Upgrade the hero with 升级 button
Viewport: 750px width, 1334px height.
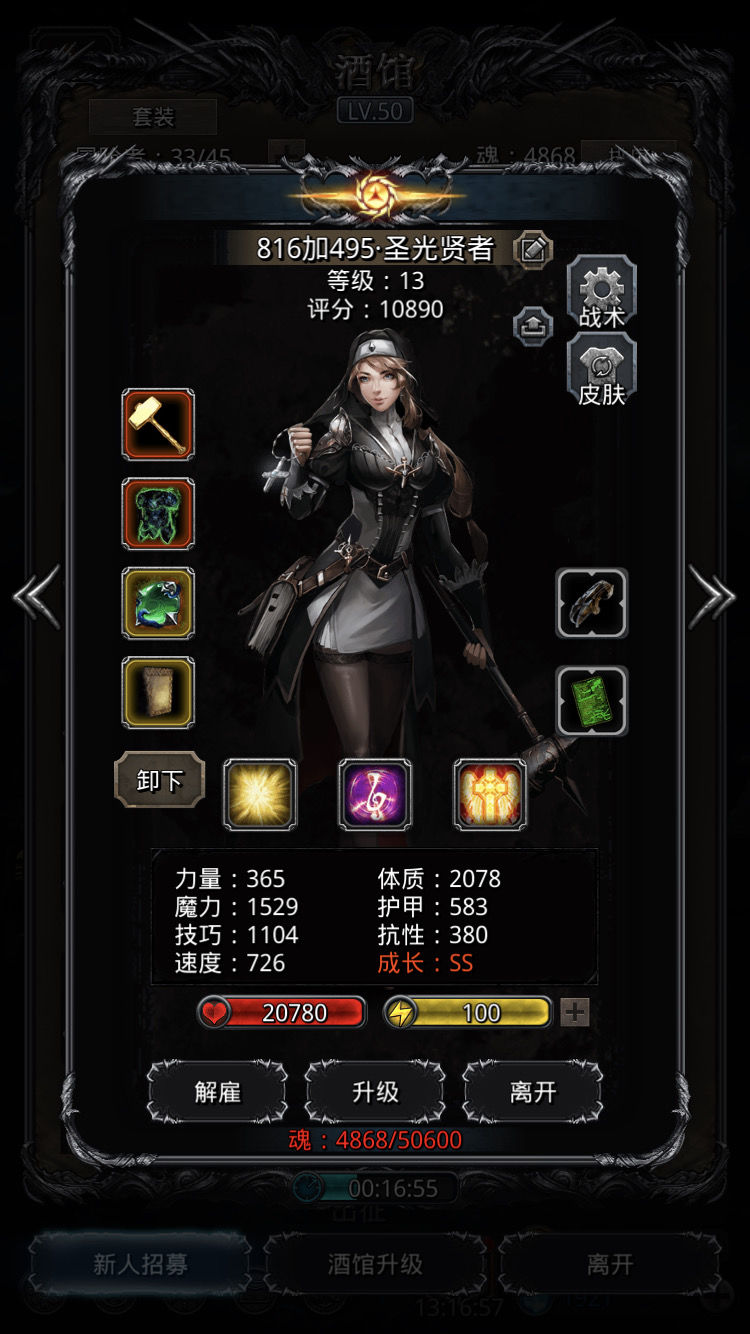pyautogui.click(x=375, y=1092)
